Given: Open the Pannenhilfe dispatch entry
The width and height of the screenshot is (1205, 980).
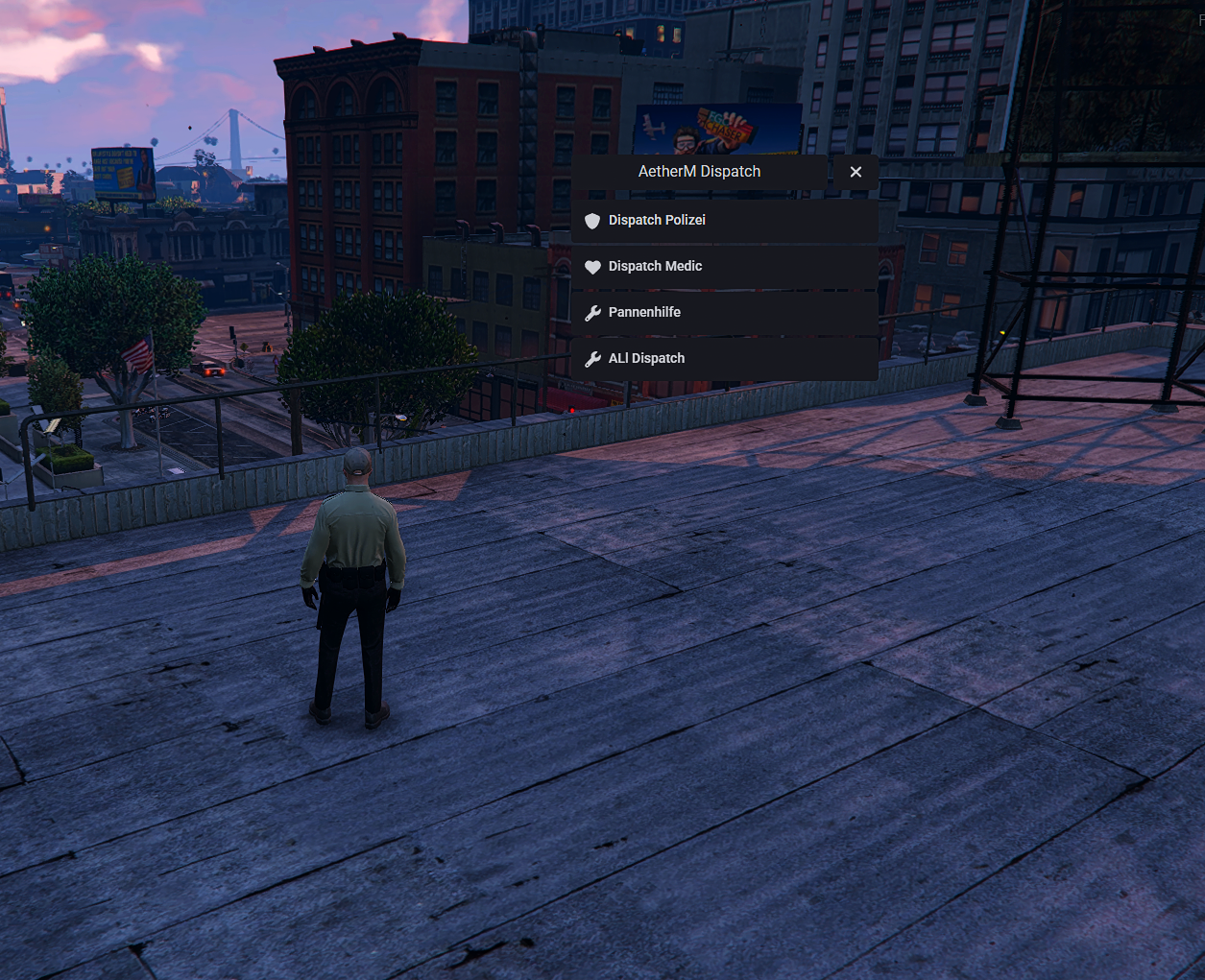Looking at the screenshot, I should (x=724, y=313).
